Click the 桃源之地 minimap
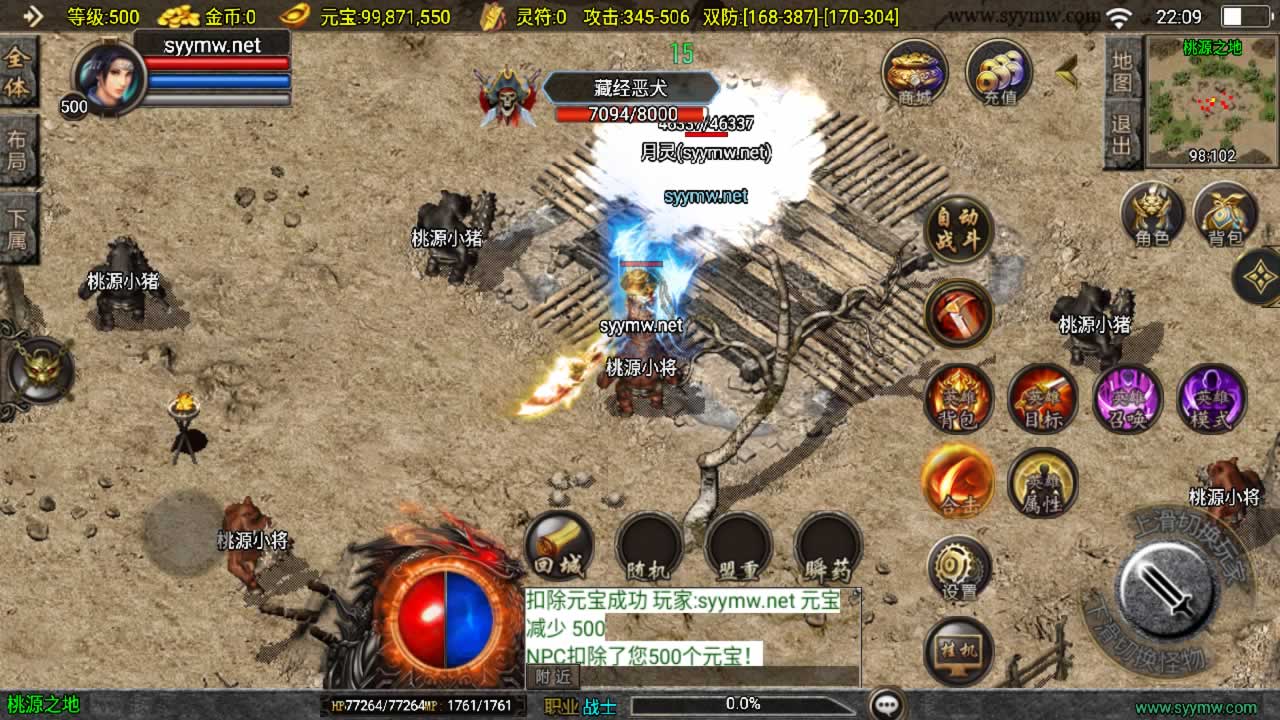 (x=1211, y=101)
